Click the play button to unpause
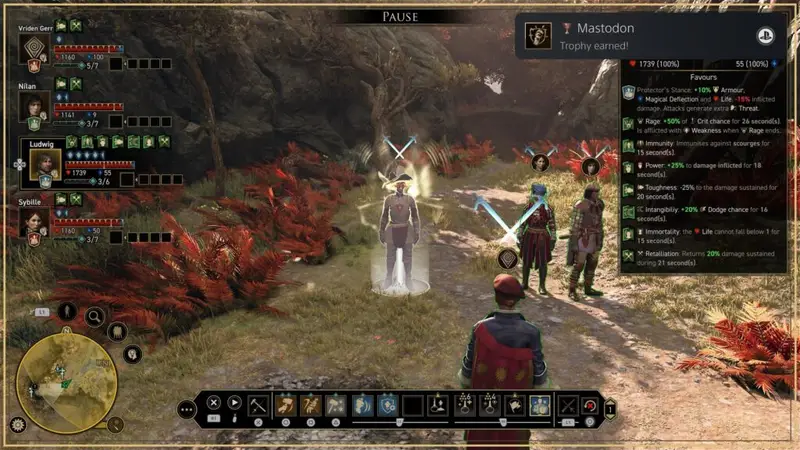 pyautogui.click(x=235, y=403)
